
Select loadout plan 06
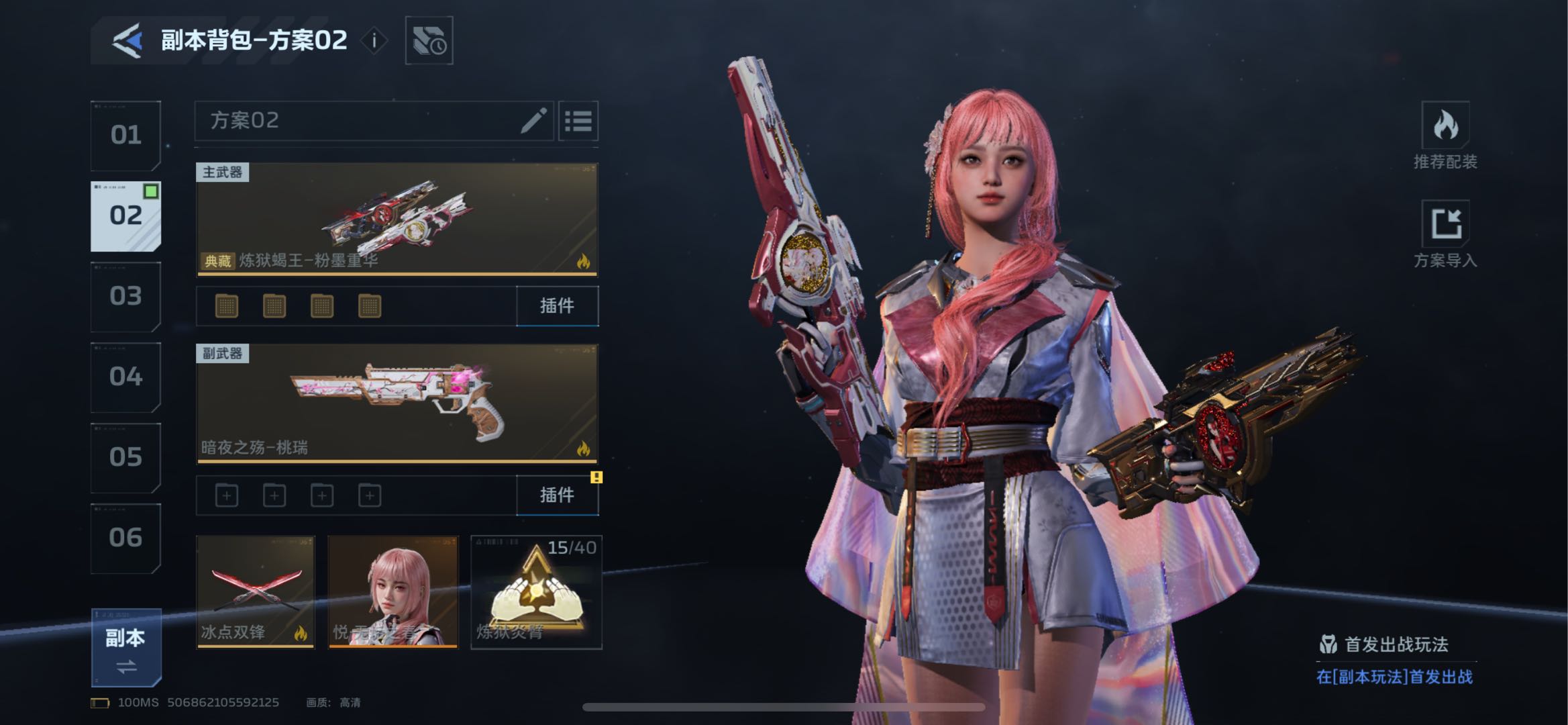(x=126, y=538)
